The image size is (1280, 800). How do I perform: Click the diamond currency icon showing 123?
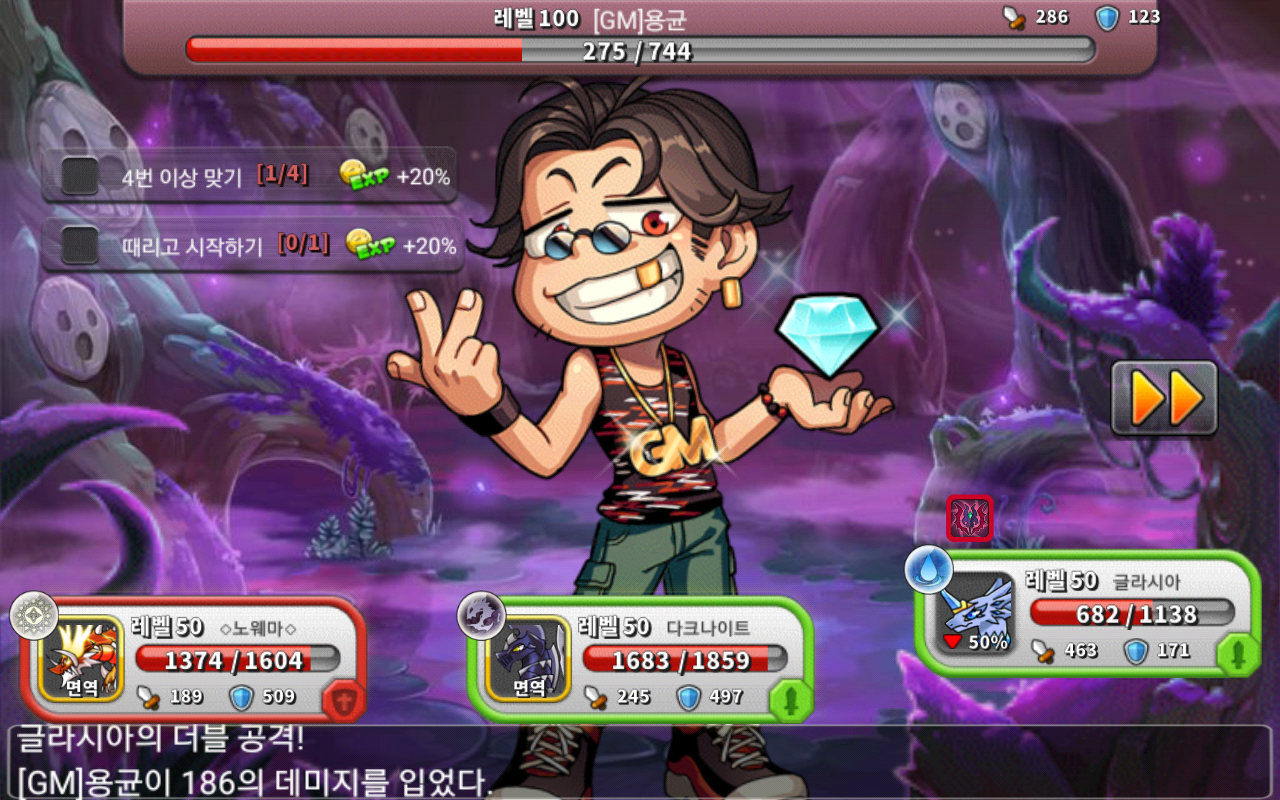1106,16
